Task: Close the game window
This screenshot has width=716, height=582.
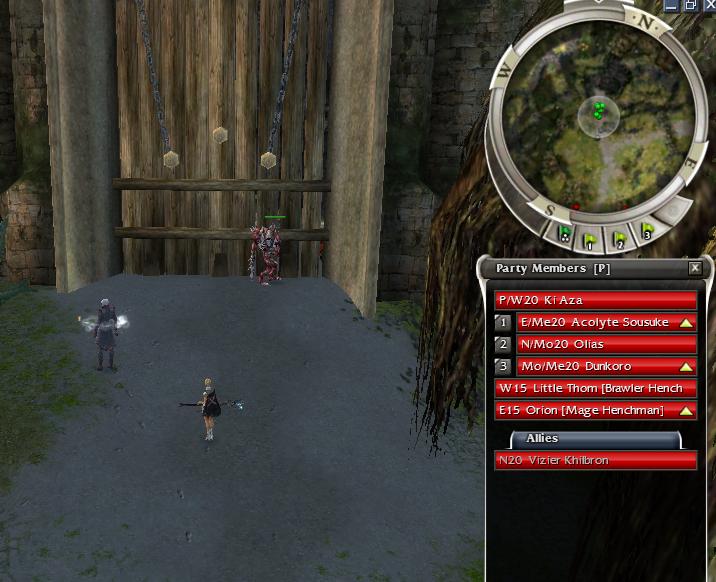Action: 708,5
